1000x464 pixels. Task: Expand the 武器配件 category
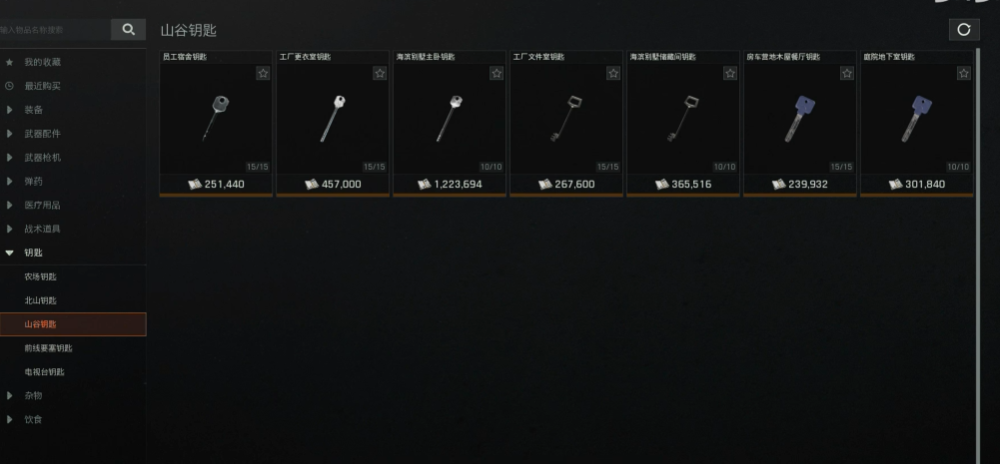(x=43, y=134)
